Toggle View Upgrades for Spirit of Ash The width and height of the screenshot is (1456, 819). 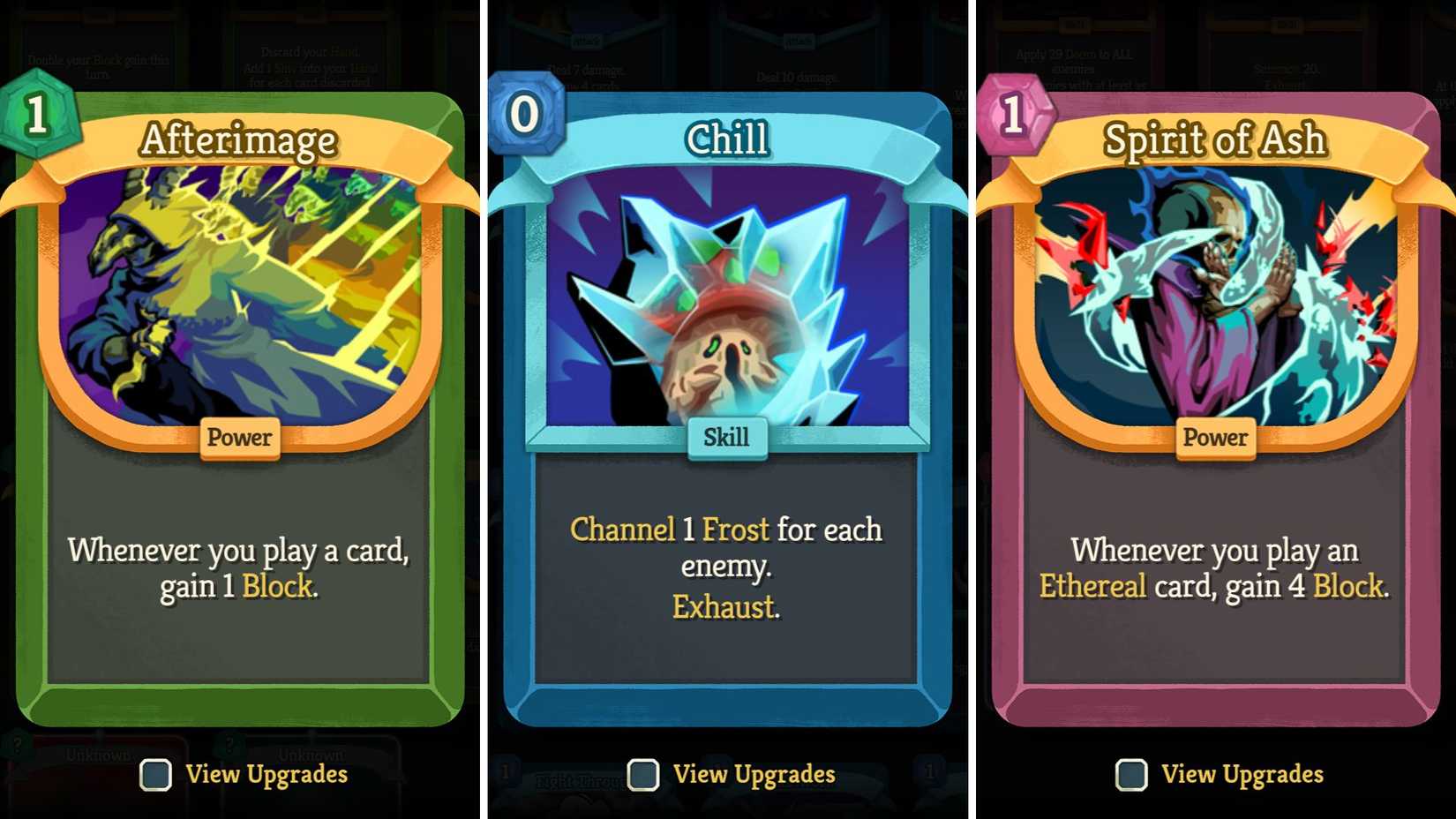click(x=1130, y=775)
